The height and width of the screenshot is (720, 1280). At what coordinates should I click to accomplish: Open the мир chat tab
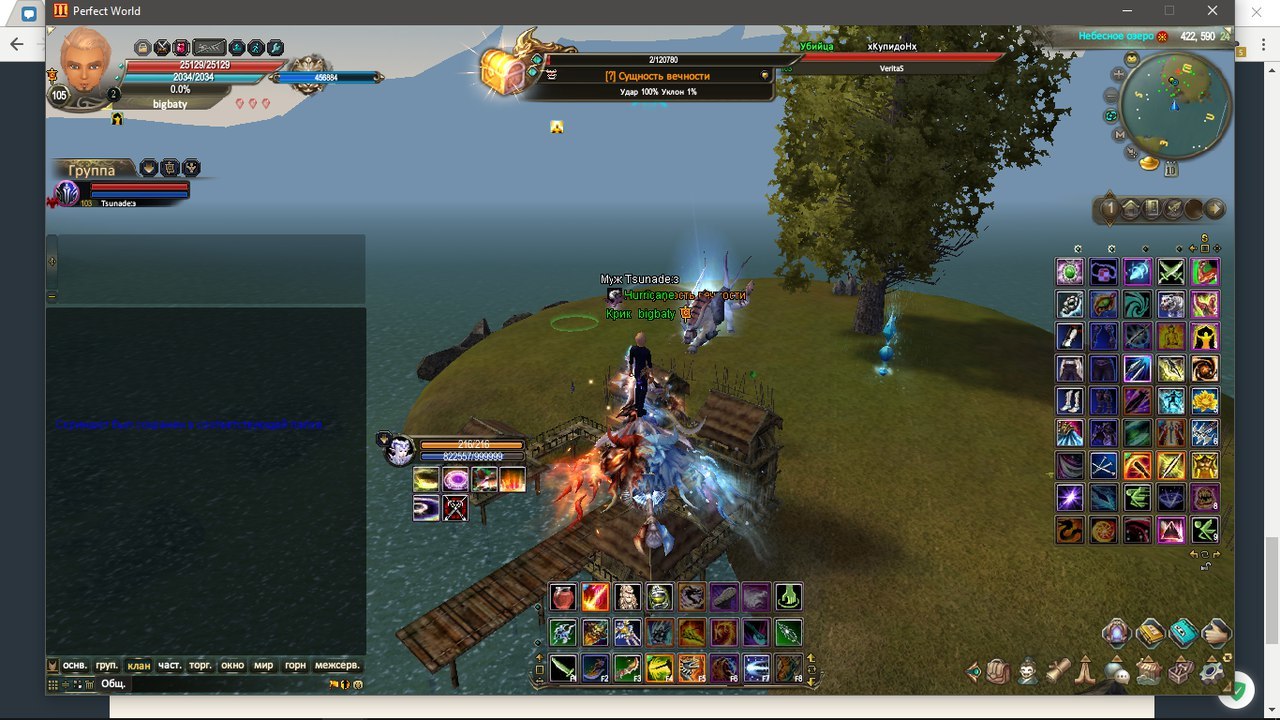coord(263,665)
